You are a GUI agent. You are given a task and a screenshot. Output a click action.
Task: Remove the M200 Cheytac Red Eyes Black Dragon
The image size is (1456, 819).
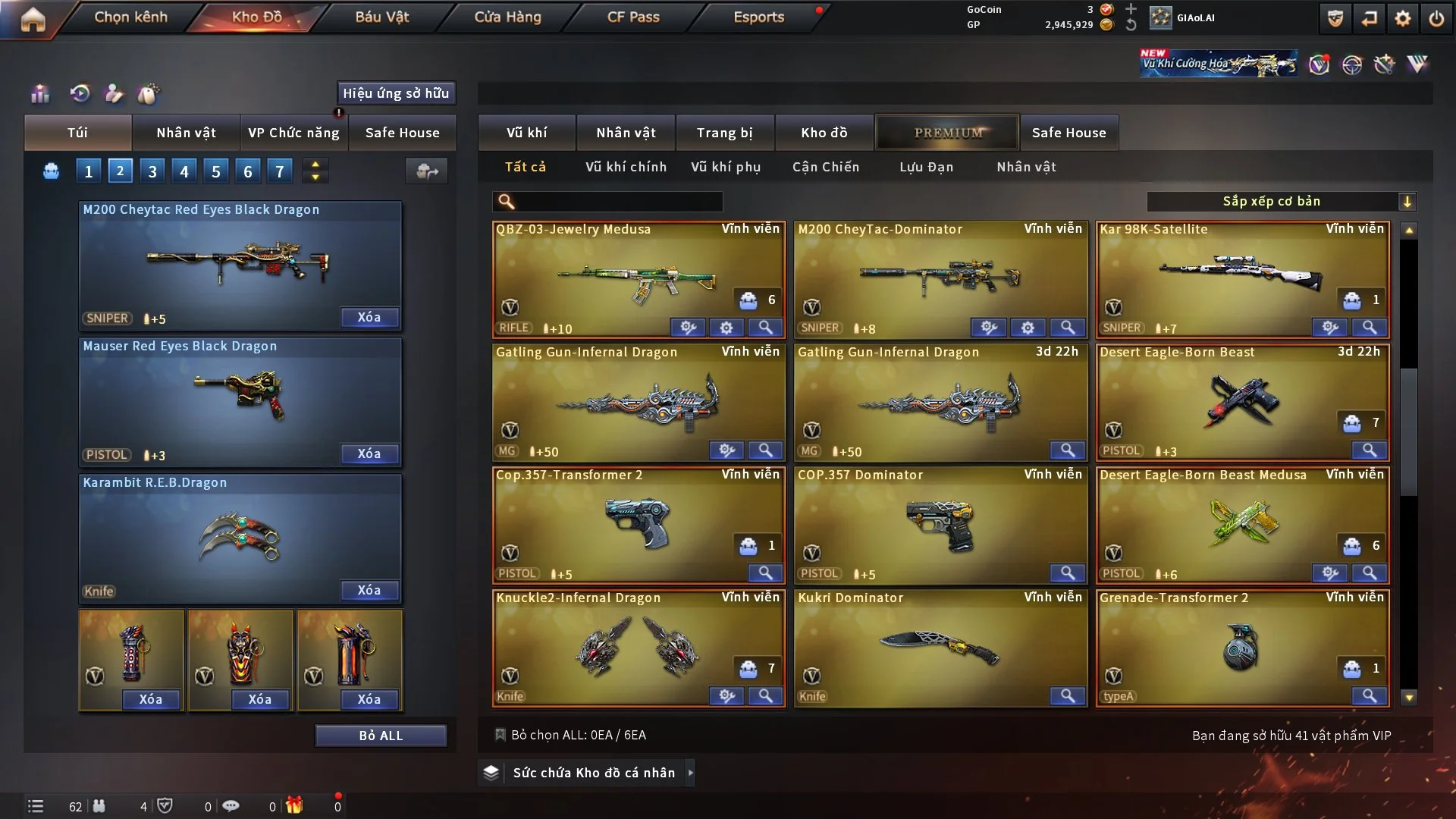coord(369,317)
